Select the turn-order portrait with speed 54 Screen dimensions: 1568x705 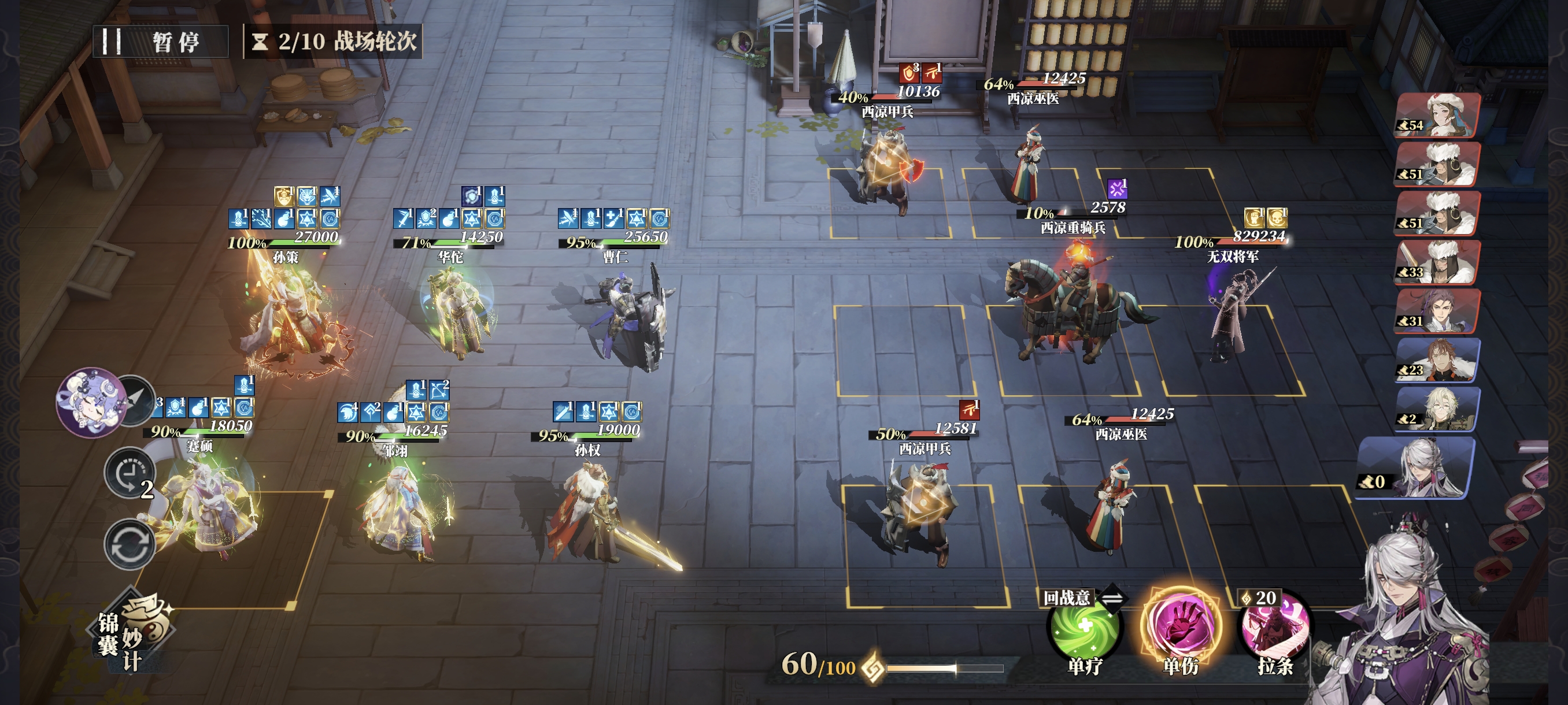(1437, 115)
